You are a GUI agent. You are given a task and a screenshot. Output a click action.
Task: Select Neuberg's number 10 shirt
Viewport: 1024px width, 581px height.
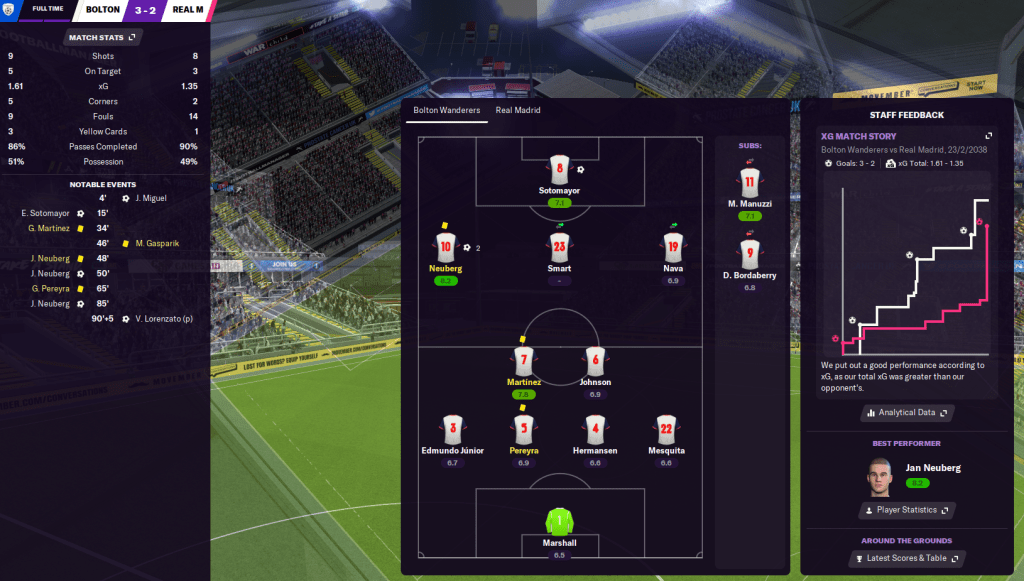coord(446,246)
